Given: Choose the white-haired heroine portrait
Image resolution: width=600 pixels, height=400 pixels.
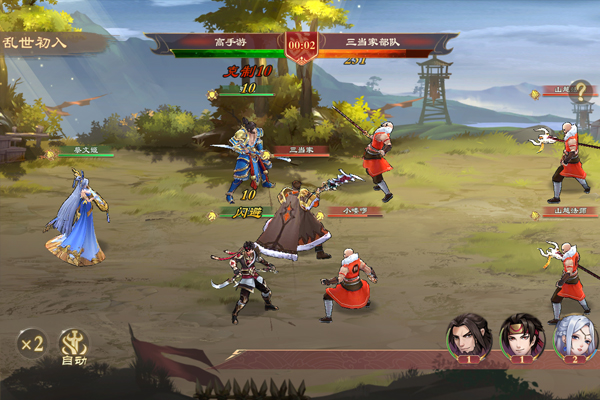Looking at the screenshot, I should coord(574,336).
